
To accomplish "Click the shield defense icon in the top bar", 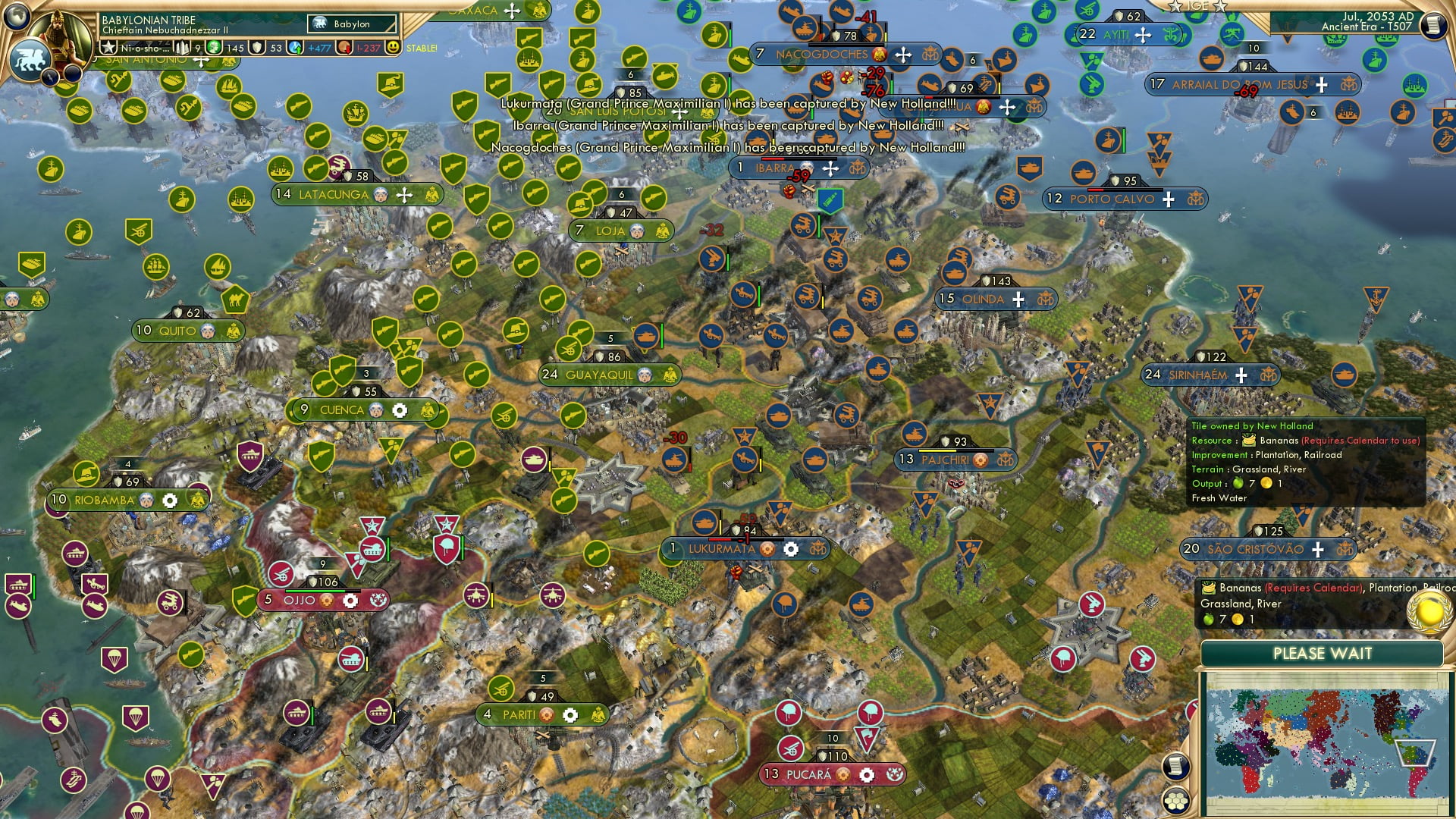I will (x=256, y=47).
